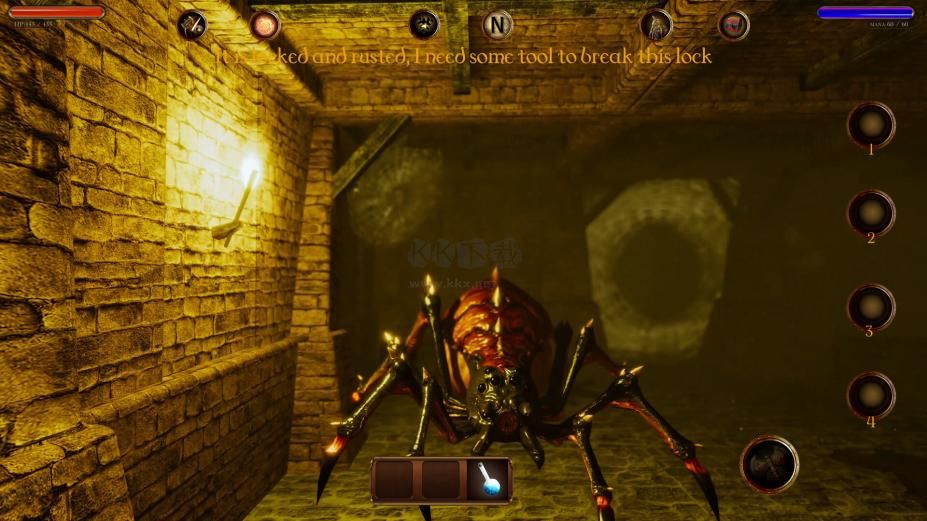The height and width of the screenshot is (521, 927).
Task: Open the tools icon beside the health bar
Action: [192, 24]
